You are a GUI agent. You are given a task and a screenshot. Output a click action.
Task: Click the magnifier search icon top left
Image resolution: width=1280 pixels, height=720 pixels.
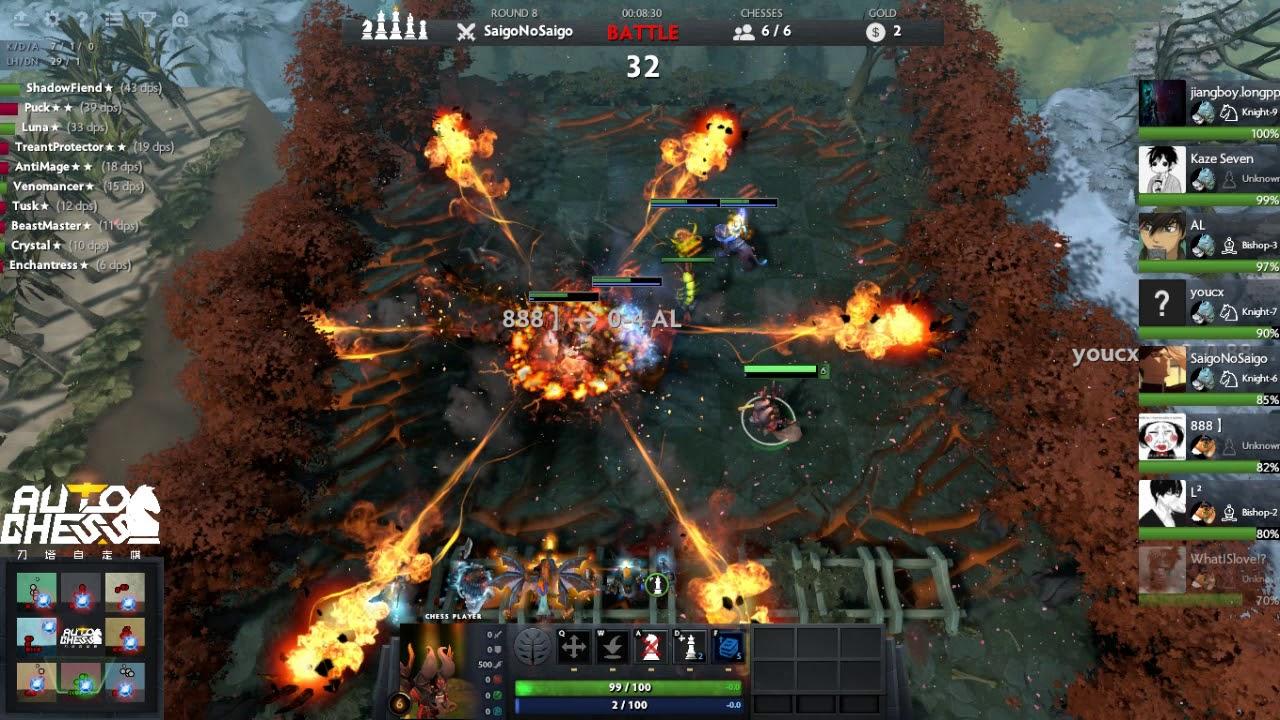click(180, 19)
